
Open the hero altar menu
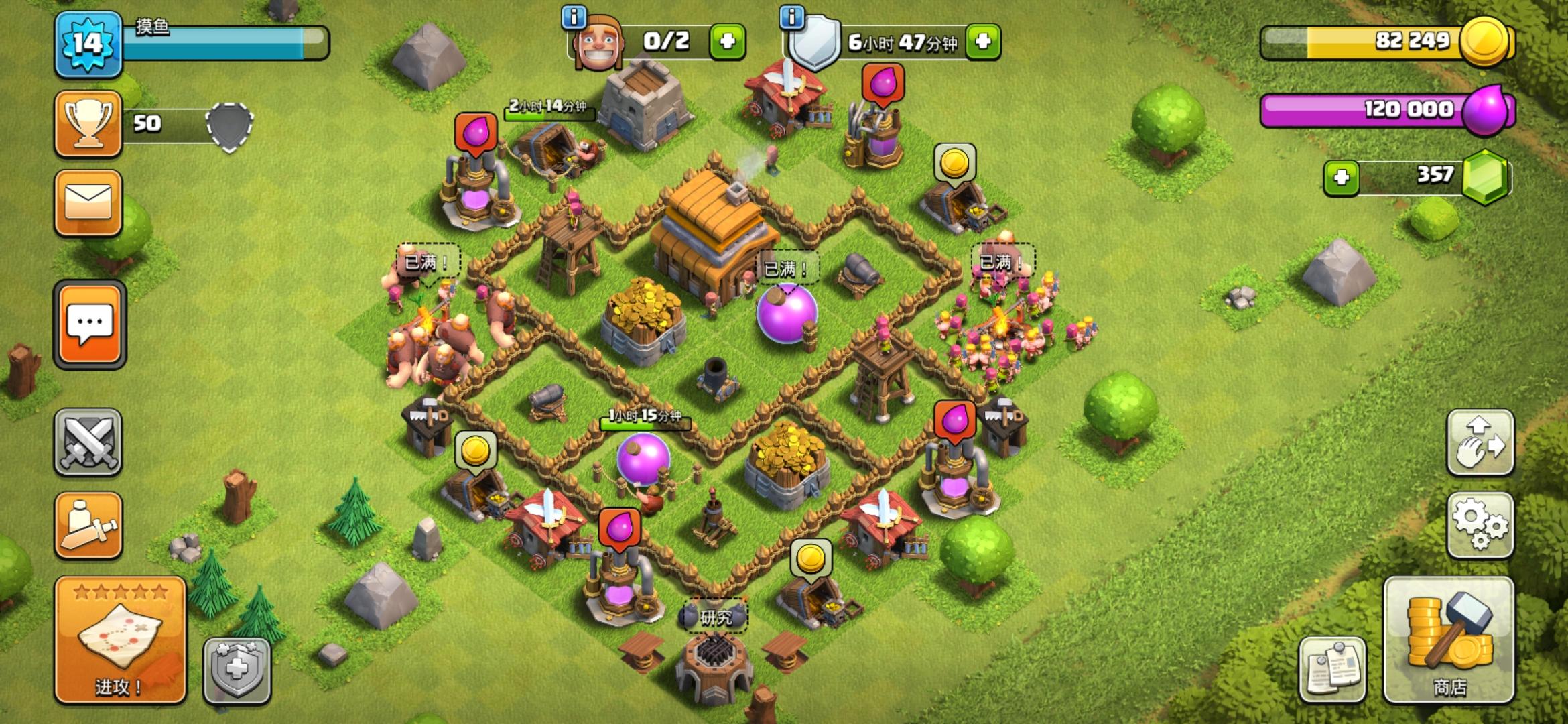(x=89, y=526)
